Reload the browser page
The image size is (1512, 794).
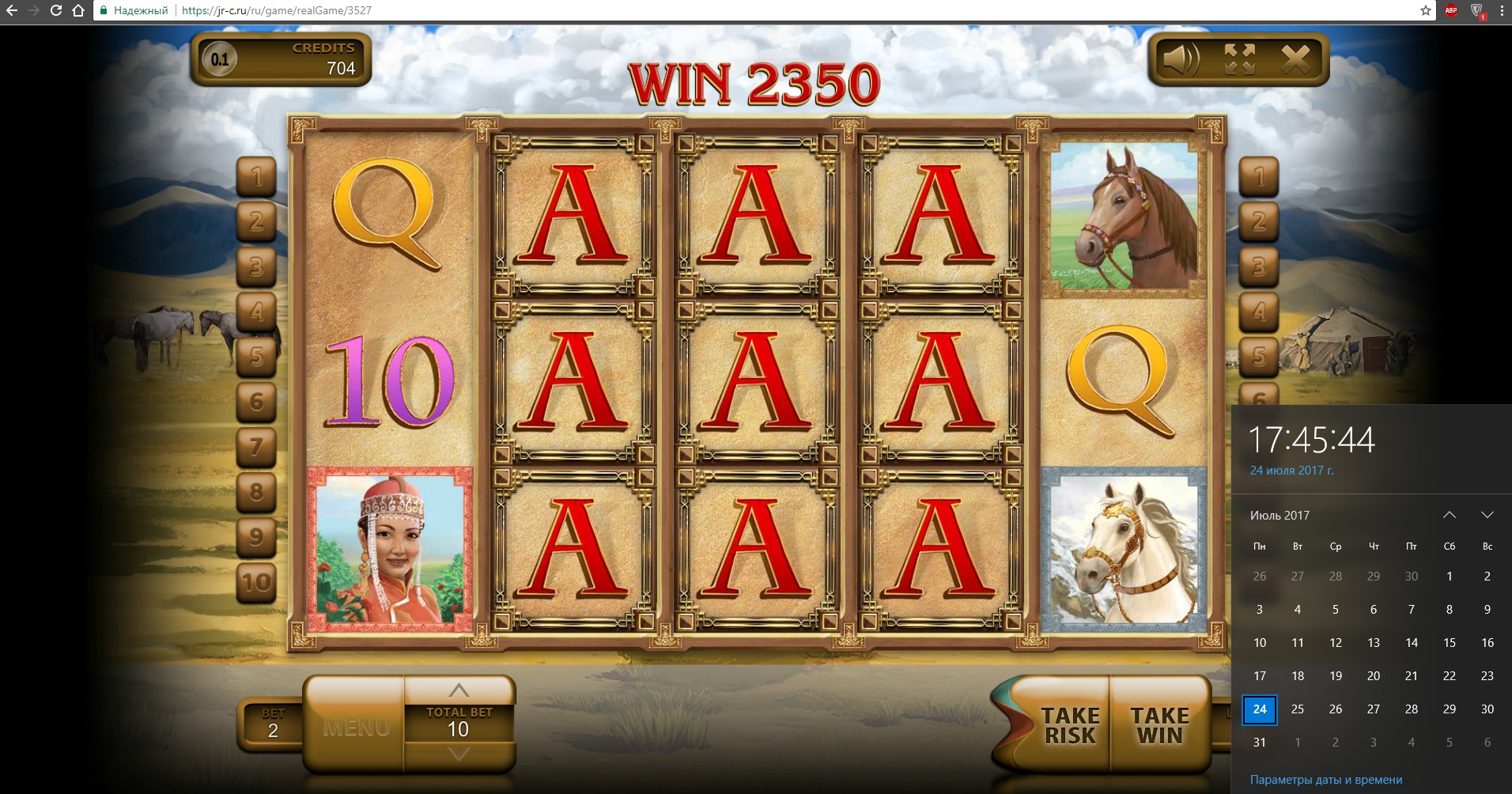[56, 10]
